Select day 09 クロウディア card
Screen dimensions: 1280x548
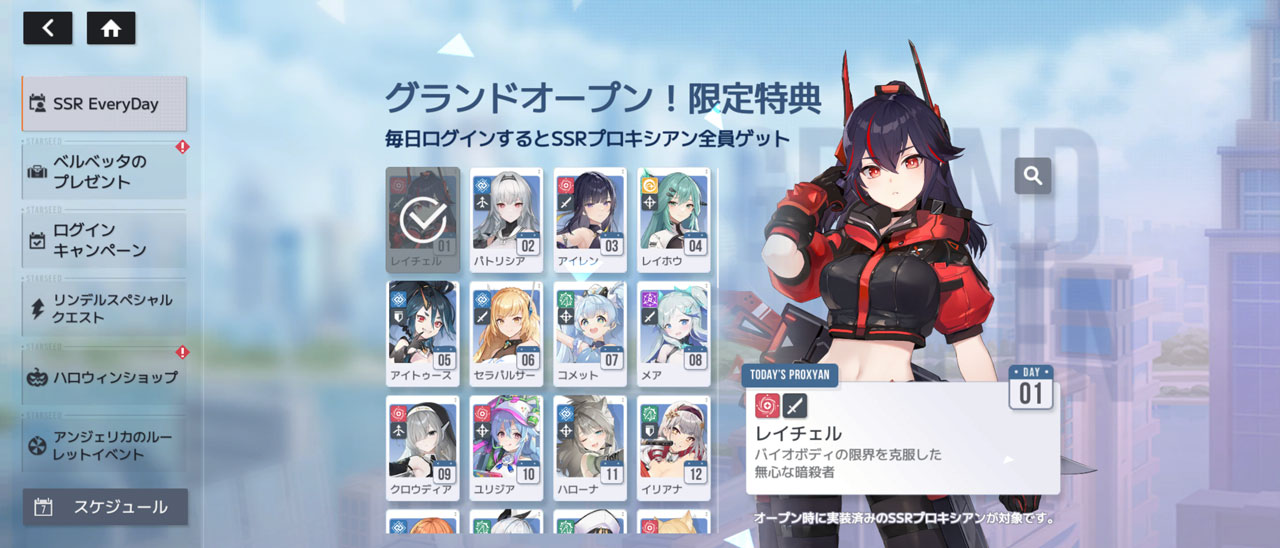423,448
